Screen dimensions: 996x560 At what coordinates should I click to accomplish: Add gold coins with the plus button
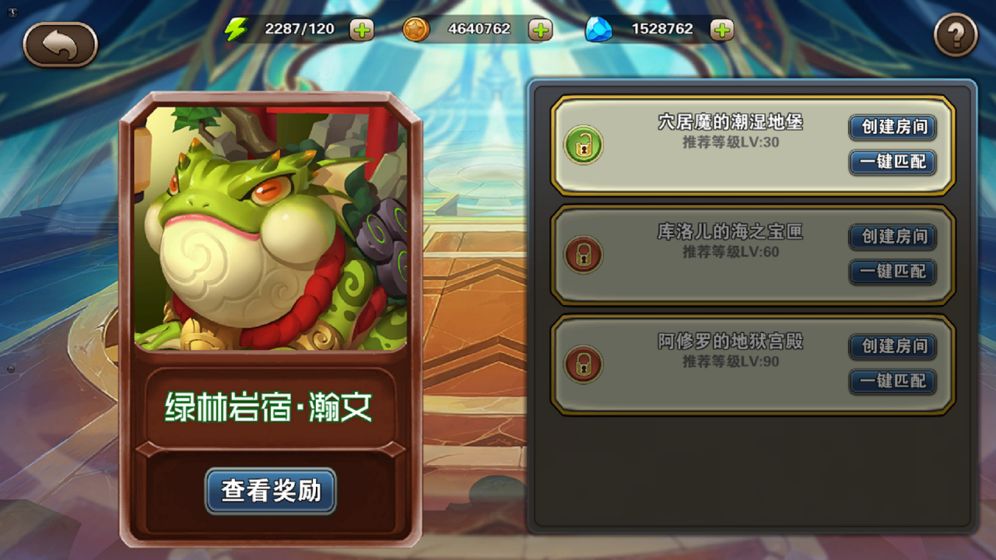(x=540, y=30)
